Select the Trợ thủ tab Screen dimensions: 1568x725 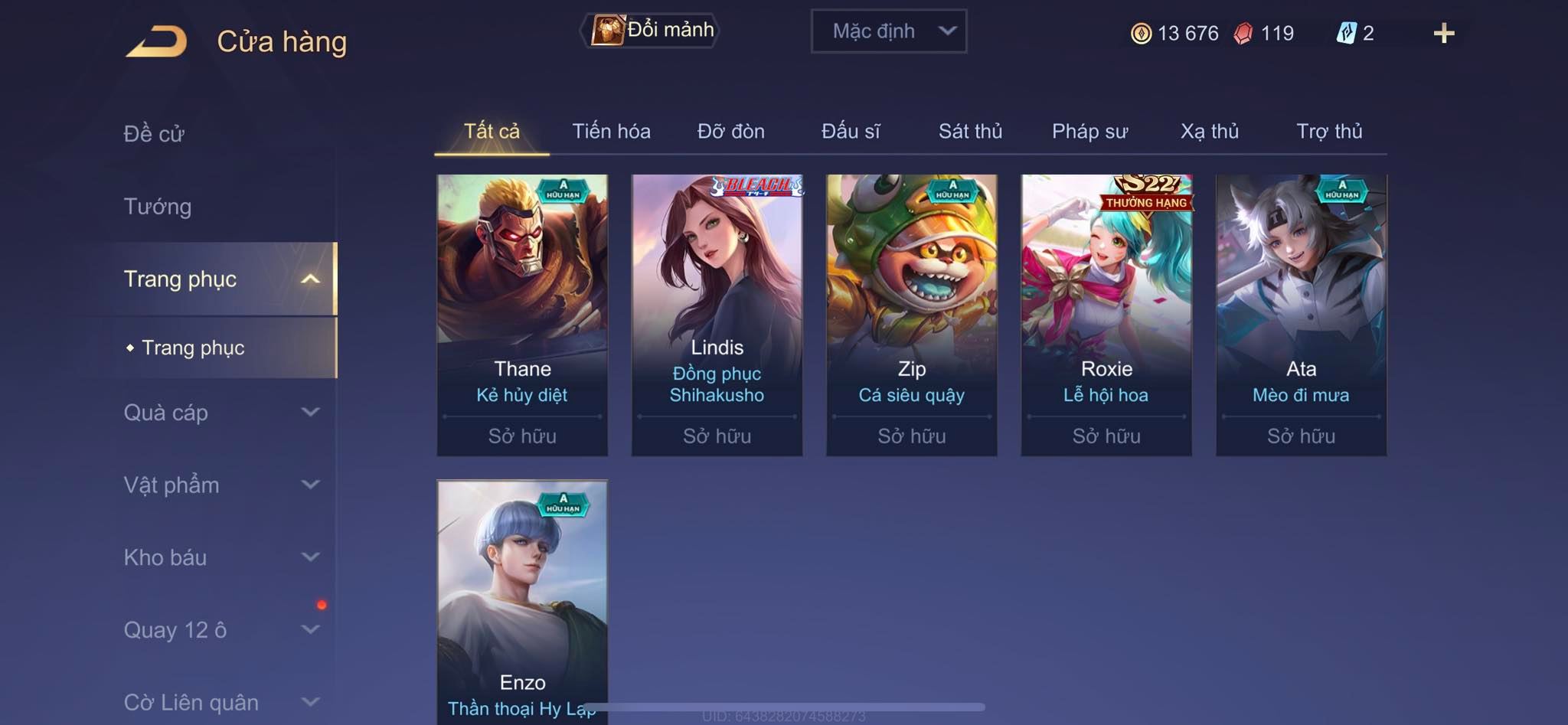click(1329, 131)
